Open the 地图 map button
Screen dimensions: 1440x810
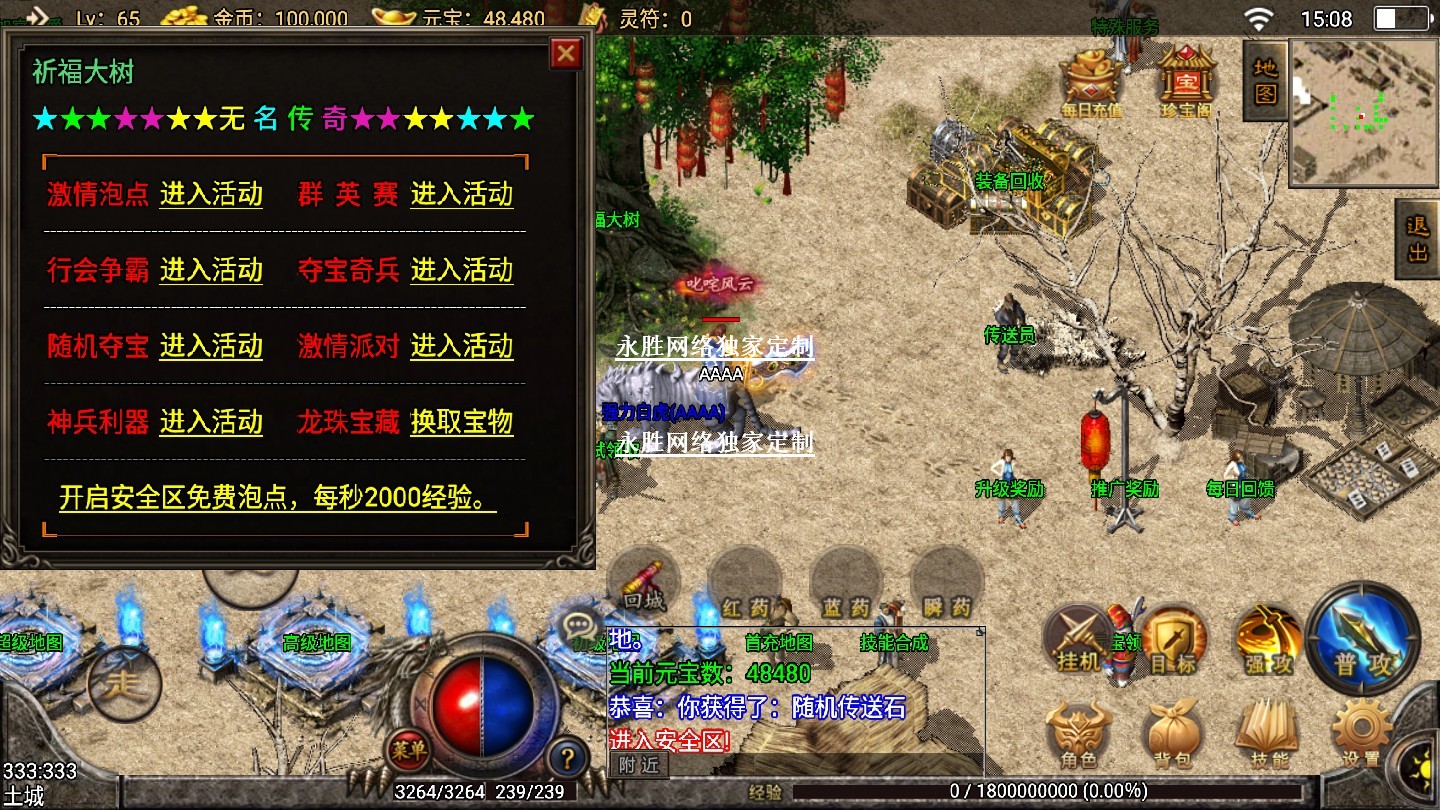pyautogui.click(x=1265, y=81)
